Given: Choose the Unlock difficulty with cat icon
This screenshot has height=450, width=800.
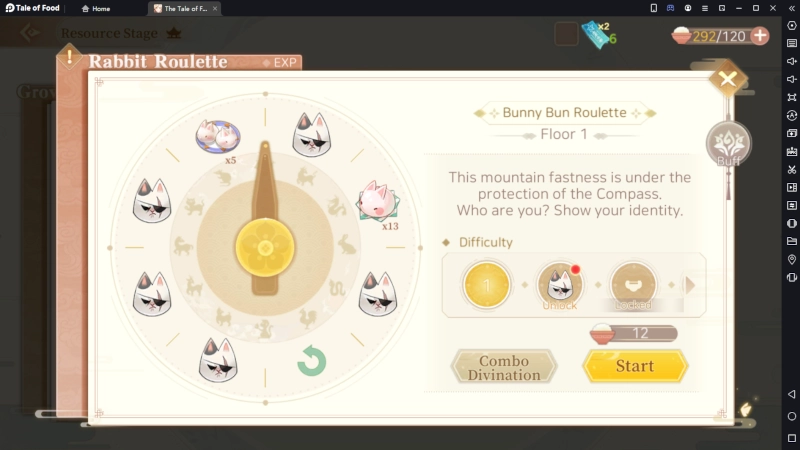Looking at the screenshot, I should [x=560, y=285].
